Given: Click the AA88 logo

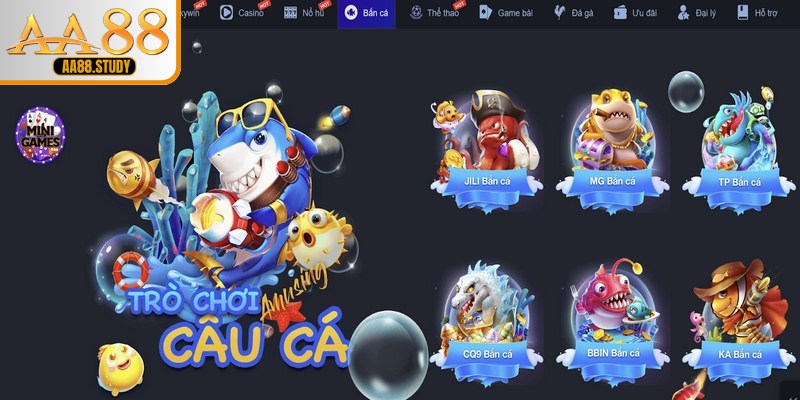Looking at the screenshot, I should [x=86, y=40].
